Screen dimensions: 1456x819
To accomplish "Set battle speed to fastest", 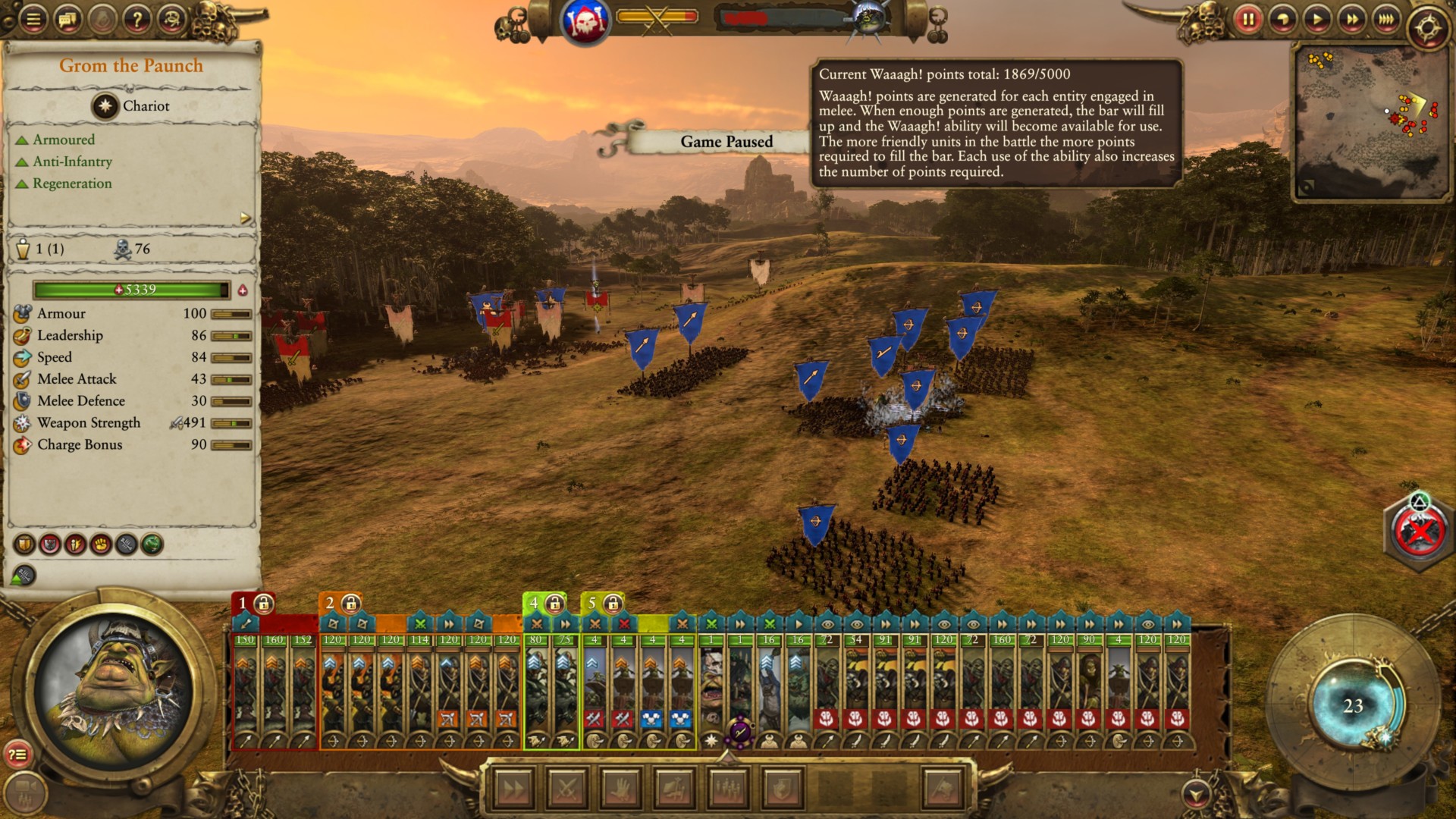I will 1385,19.
